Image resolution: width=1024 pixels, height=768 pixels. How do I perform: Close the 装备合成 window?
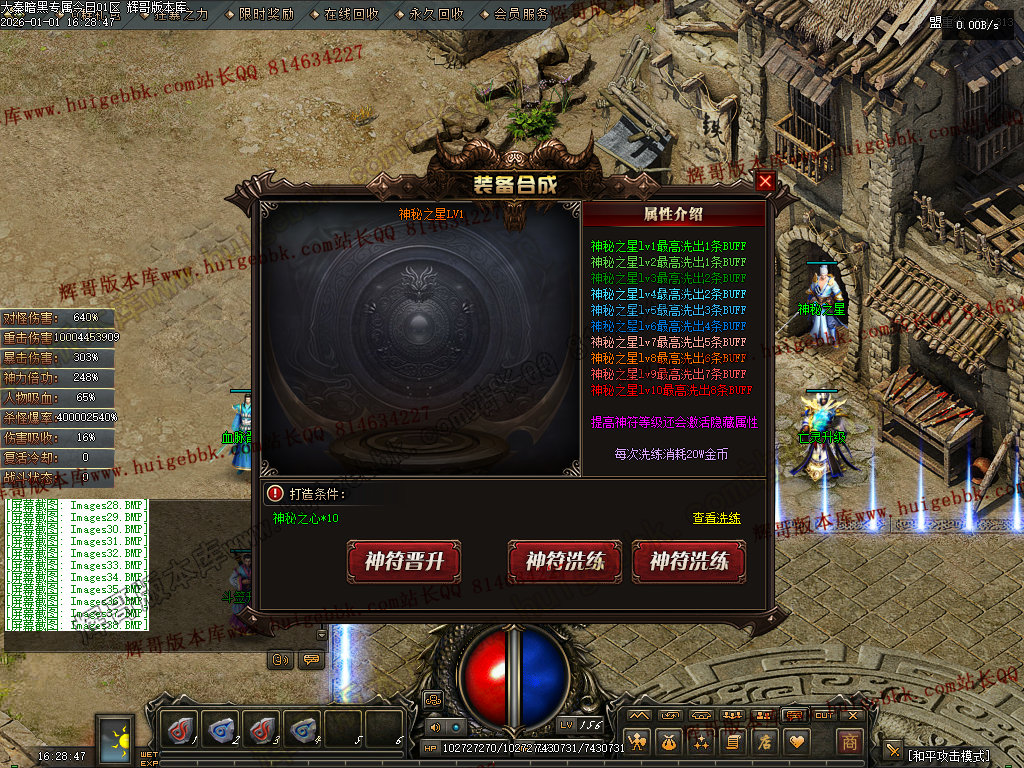765,182
